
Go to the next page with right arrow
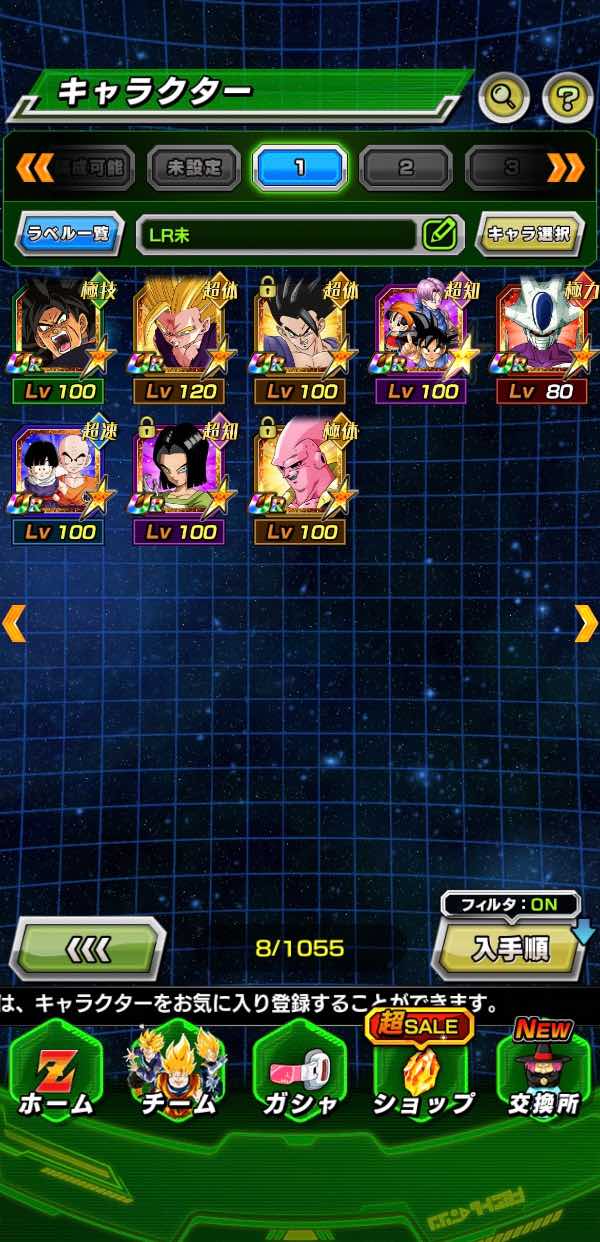pyautogui.click(x=585, y=622)
